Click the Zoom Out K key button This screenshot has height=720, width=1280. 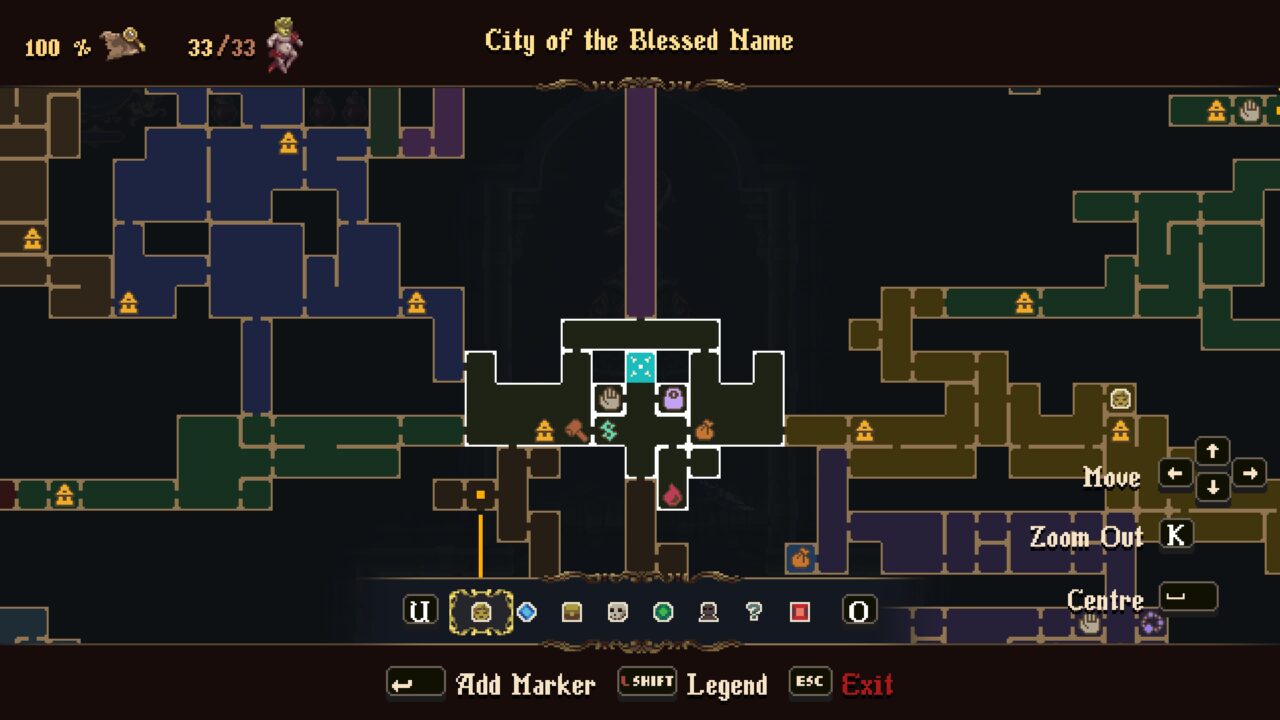pyautogui.click(x=1176, y=536)
